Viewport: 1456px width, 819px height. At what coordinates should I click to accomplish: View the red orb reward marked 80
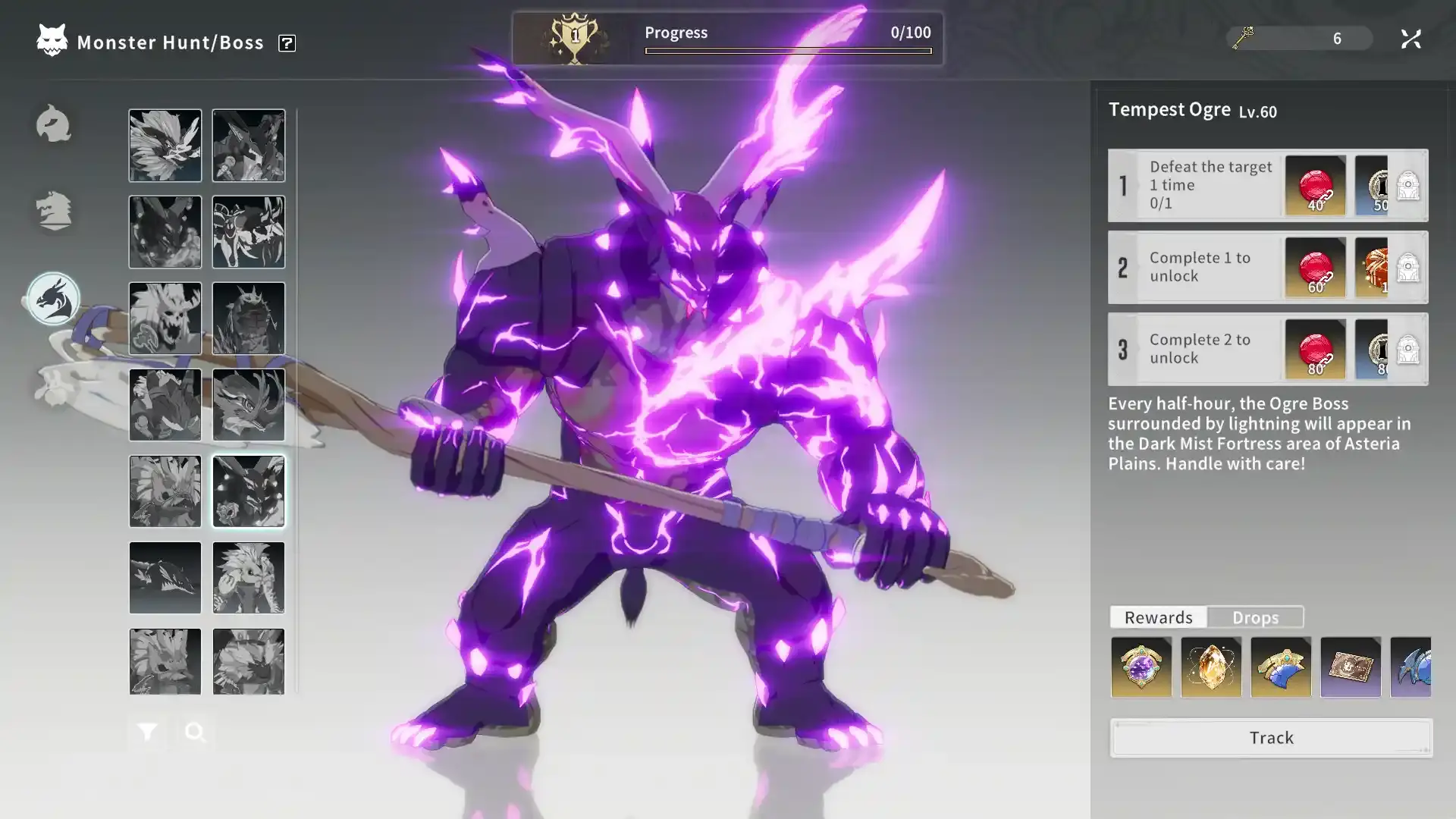point(1316,350)
